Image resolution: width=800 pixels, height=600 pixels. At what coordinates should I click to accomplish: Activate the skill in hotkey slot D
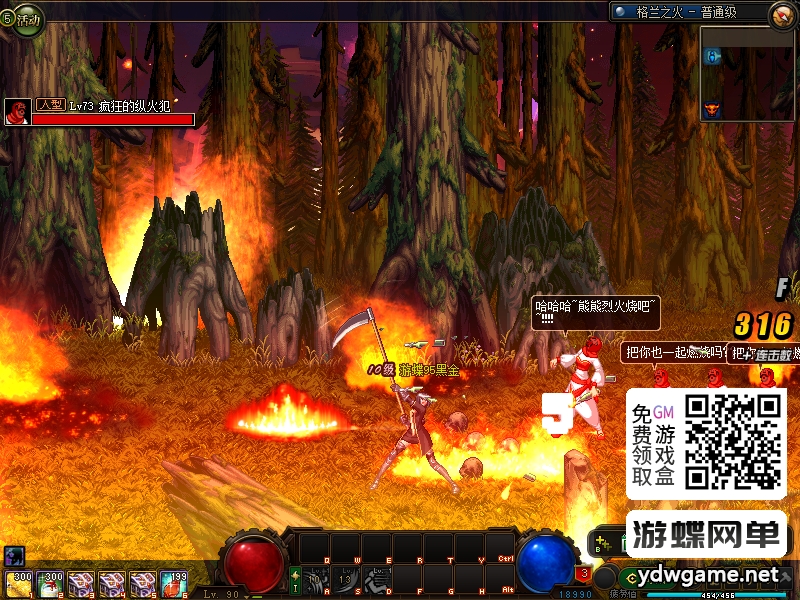pyautogui.click(x=377, y=578)
